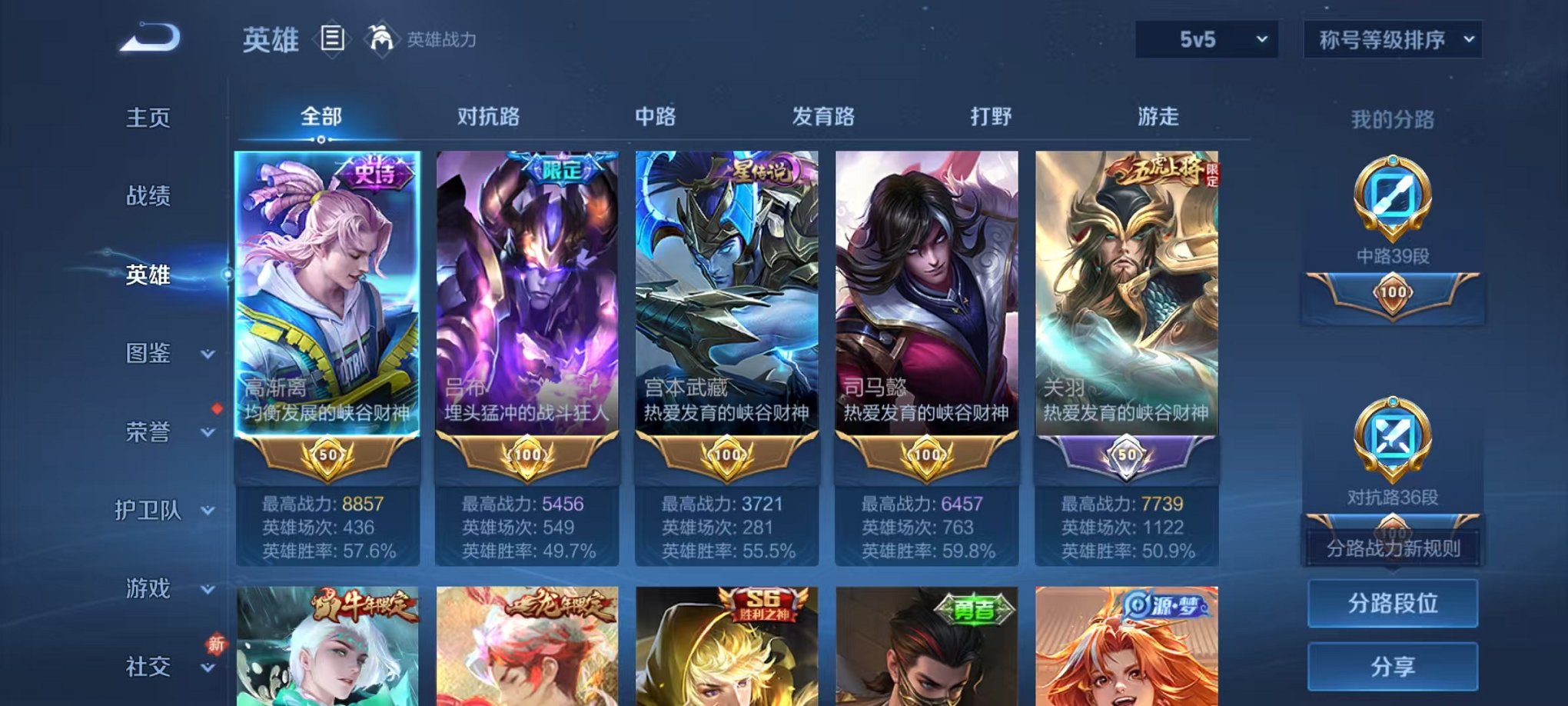
Task: Open the 5v5 mode dropdown
Action: pyautogui.click(x=1205, y=37)
